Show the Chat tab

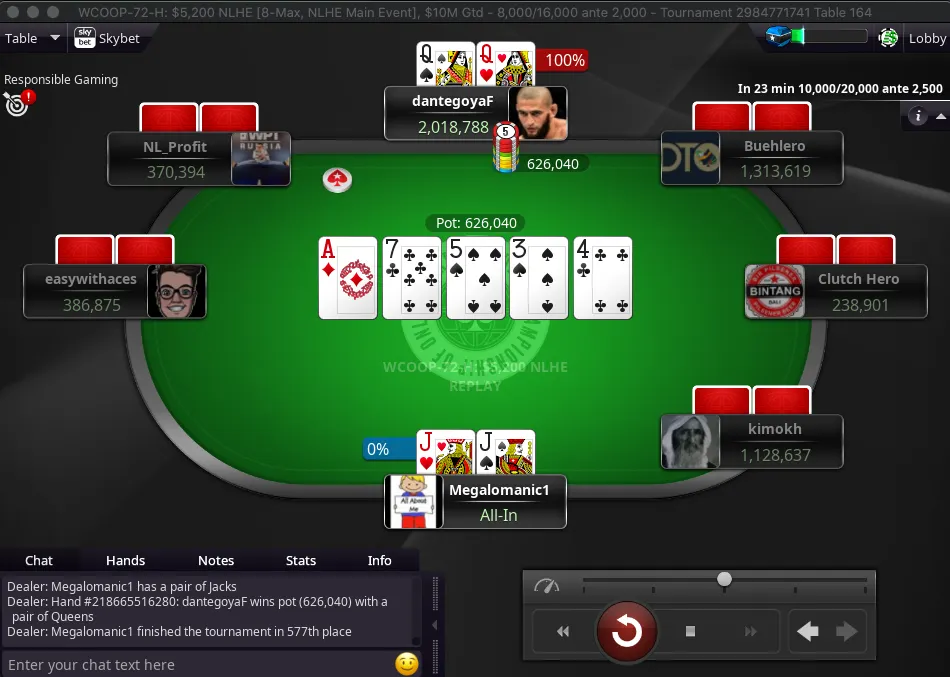pyautogui.click(x=39, y=560)
